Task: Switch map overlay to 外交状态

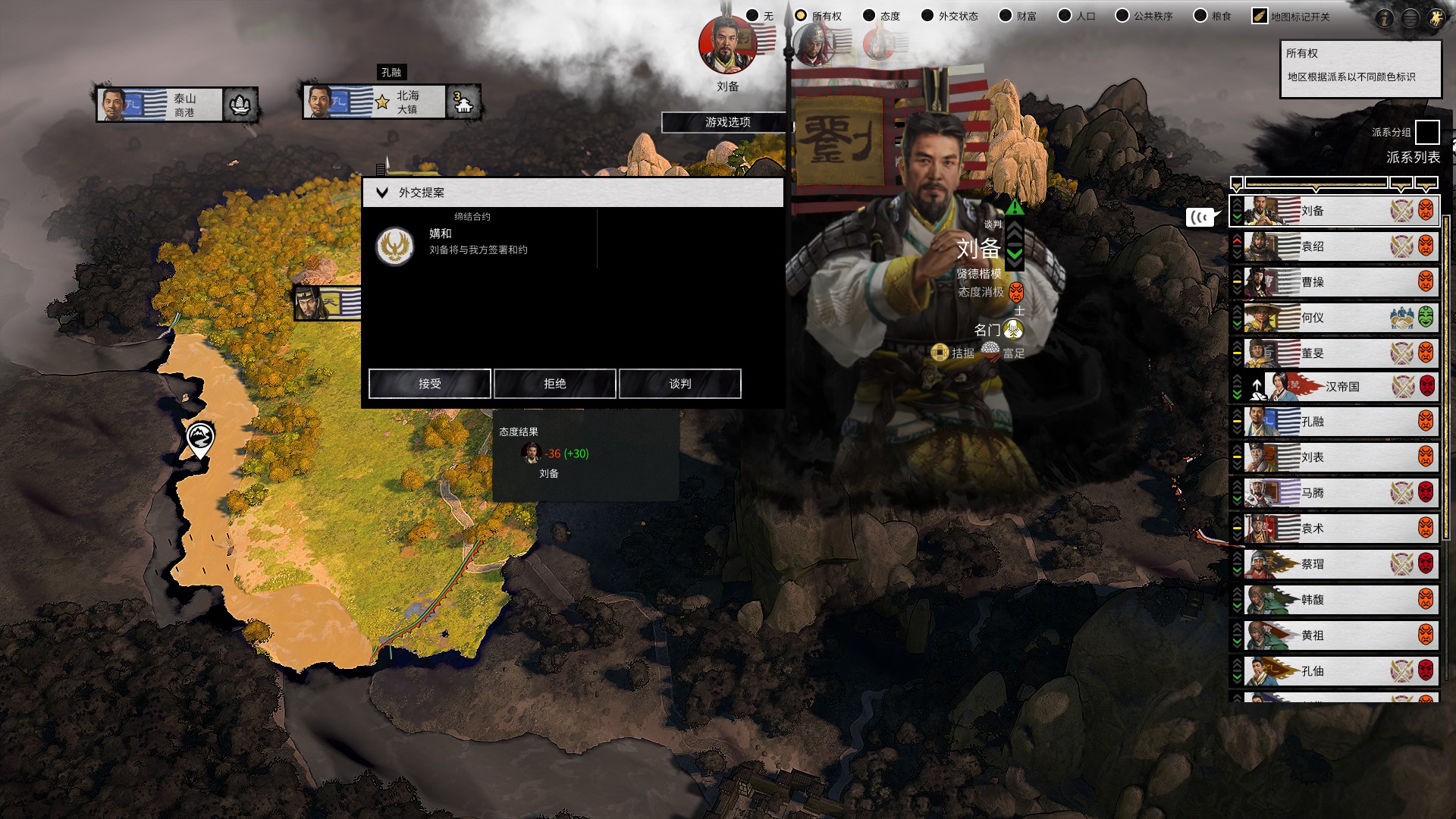Action: click(927, 16)
